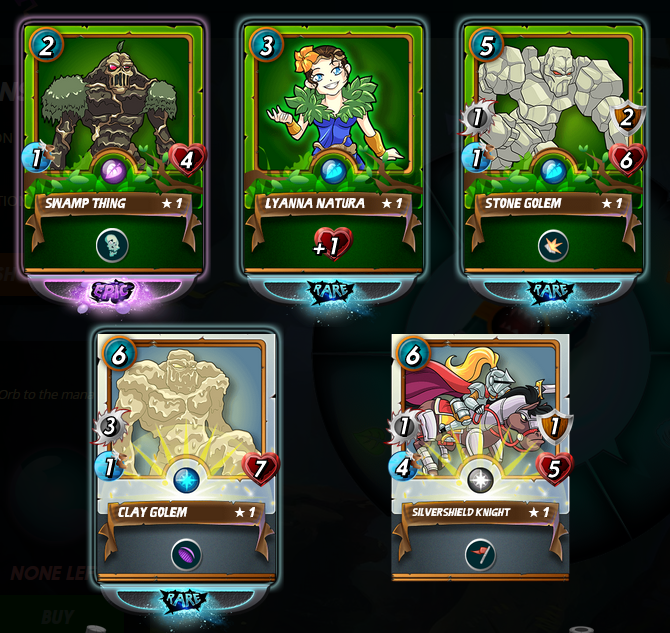Click Swamp Thing's skull ability icon
This screenshot has height=633, width=670.
click(x=113, y=245)
